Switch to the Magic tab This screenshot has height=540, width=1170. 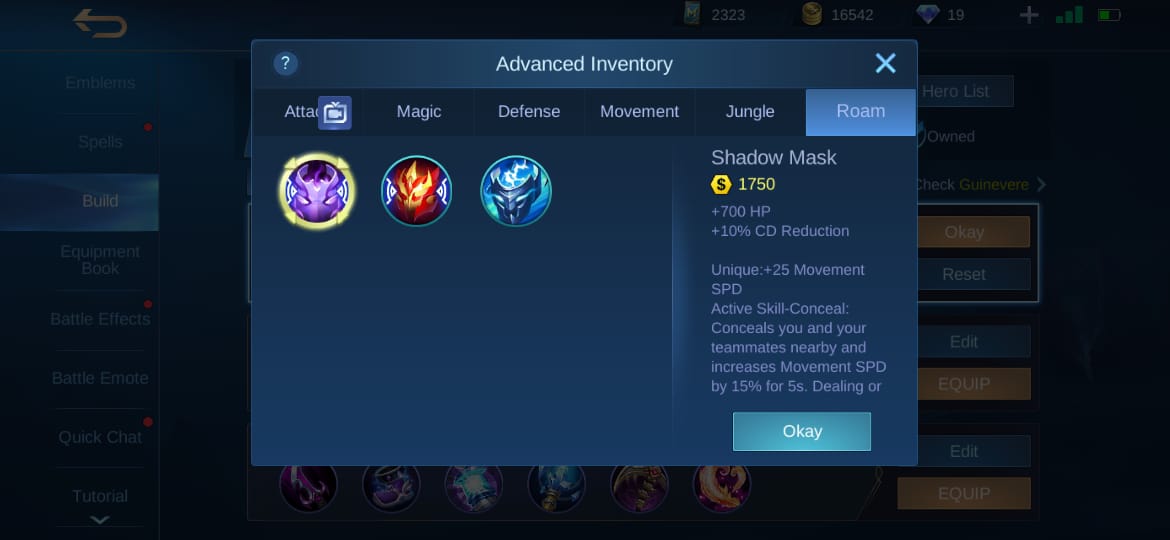(418, 112)
